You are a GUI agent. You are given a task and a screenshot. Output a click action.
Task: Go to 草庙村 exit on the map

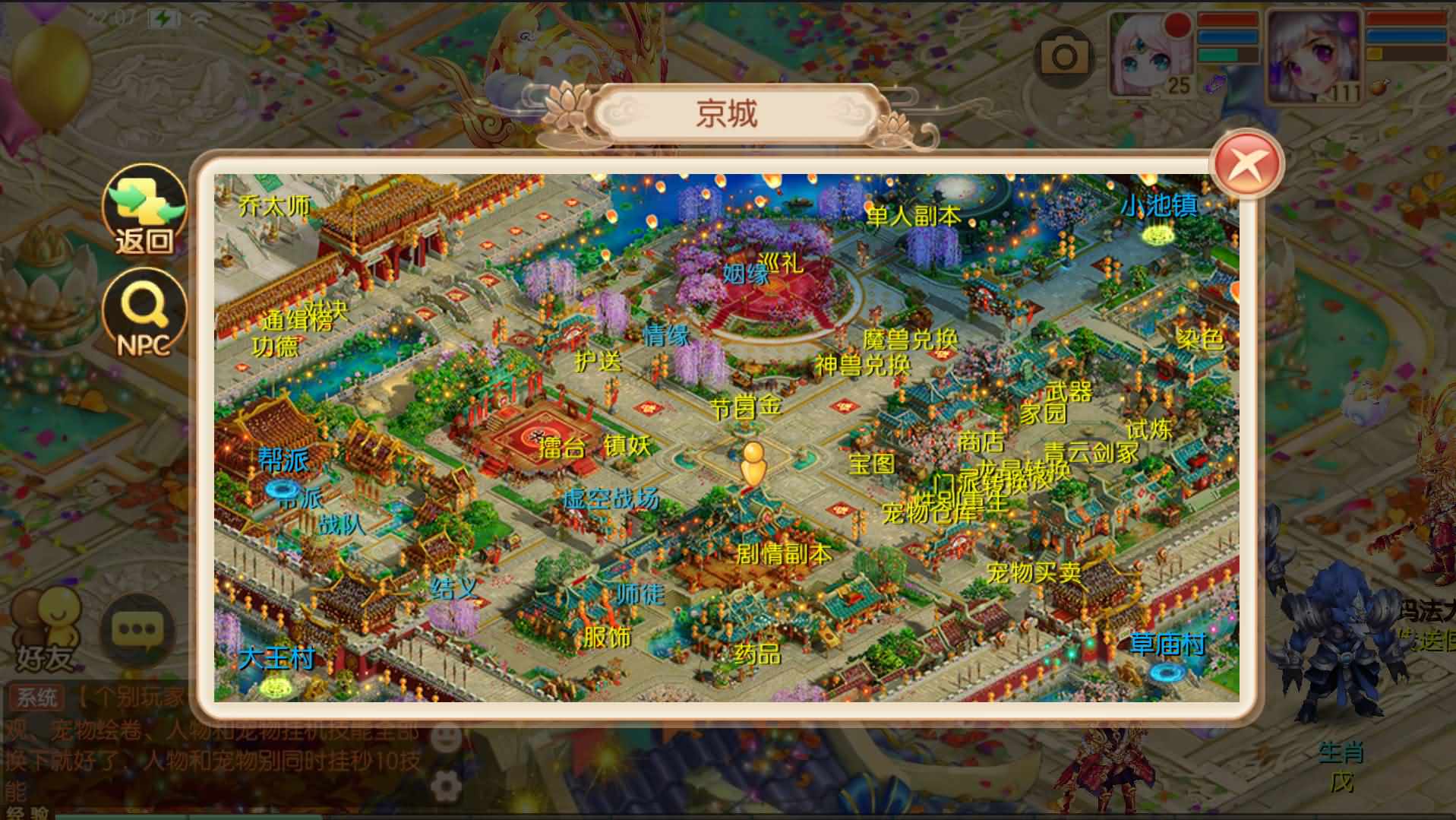click(1167, 644)
